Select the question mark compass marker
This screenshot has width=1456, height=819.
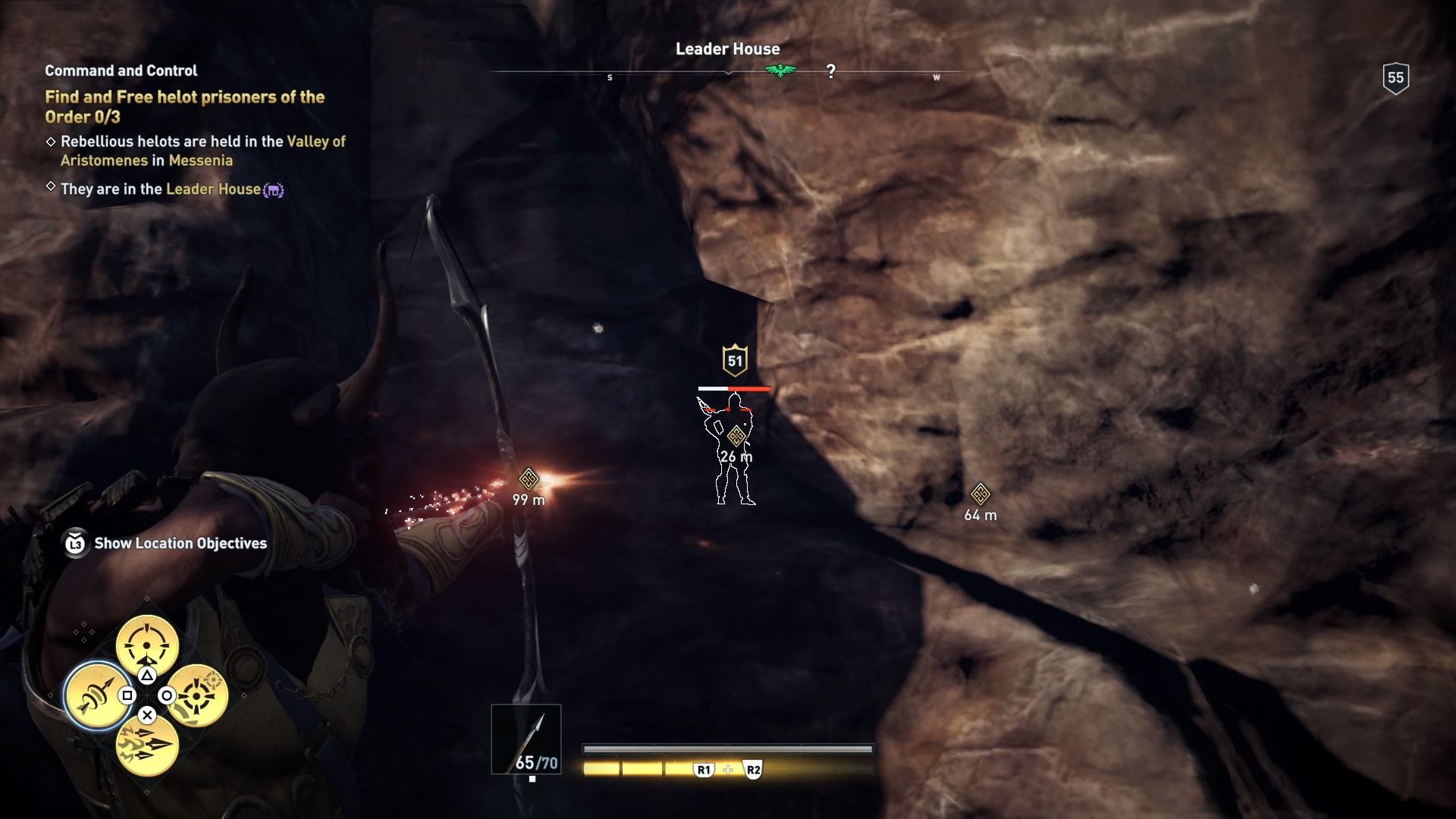click(x=831, y=71)
